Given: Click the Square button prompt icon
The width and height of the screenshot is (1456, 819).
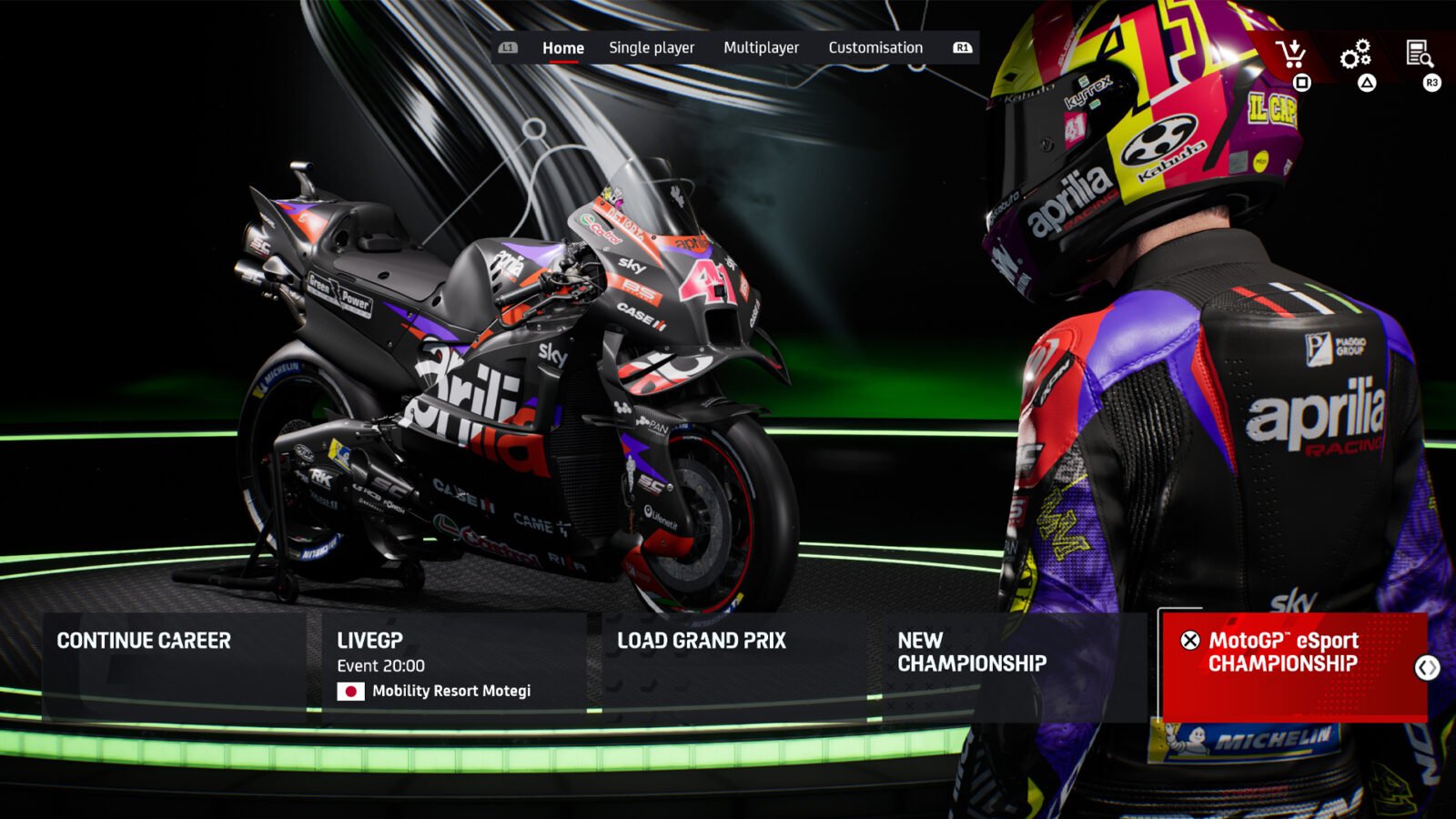Looking at the screenshot, I should click(x=1304, y=83).
